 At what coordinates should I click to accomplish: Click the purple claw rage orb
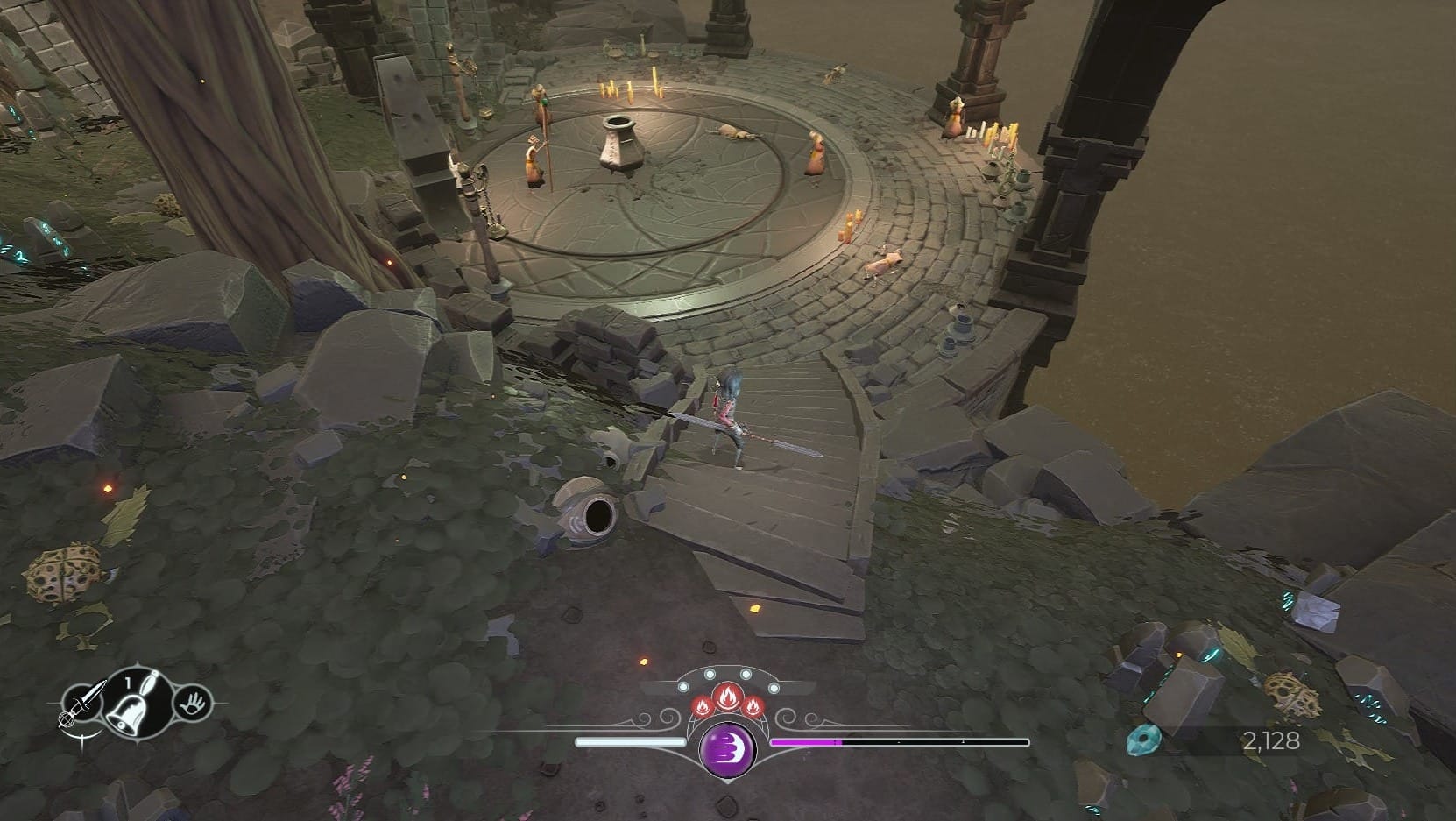[727, 748]
